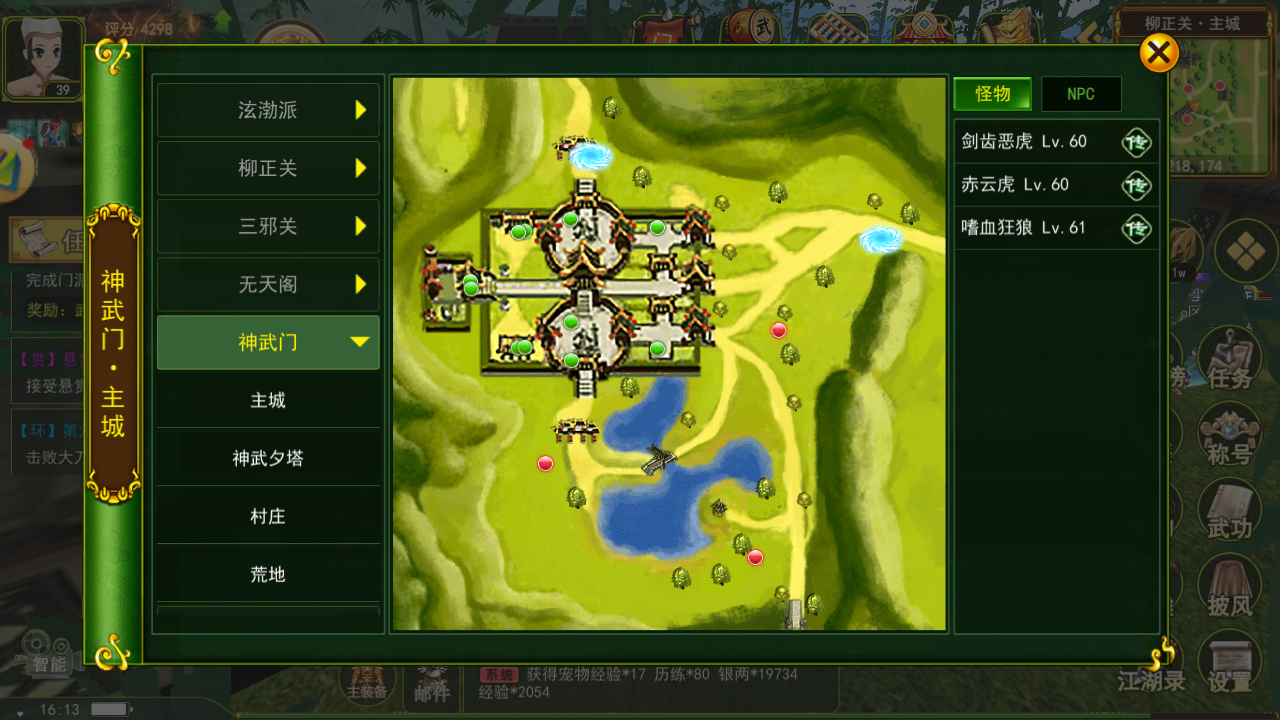
Task: Switch to the NPC tab
Action: pyautogui.click(x=1081, y=93)
